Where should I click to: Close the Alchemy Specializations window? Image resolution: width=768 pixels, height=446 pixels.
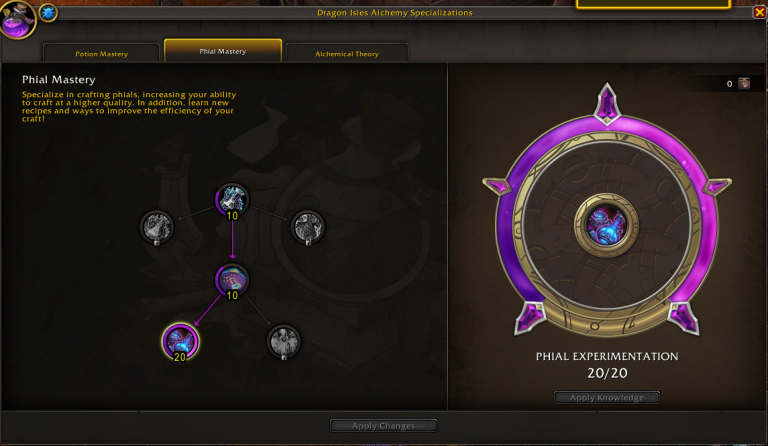[759, 13]
